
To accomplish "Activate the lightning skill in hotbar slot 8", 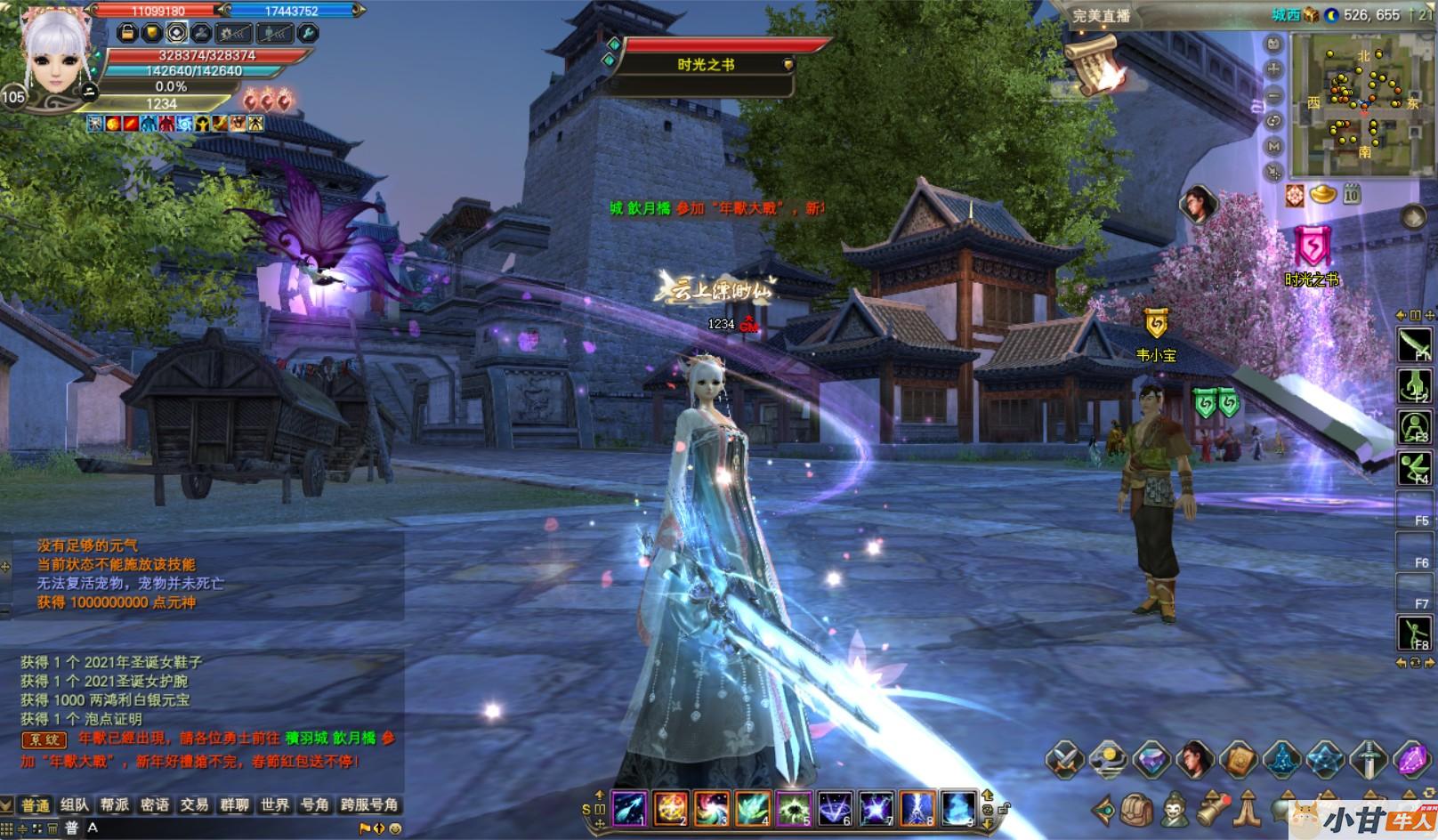I will point(917,808).
